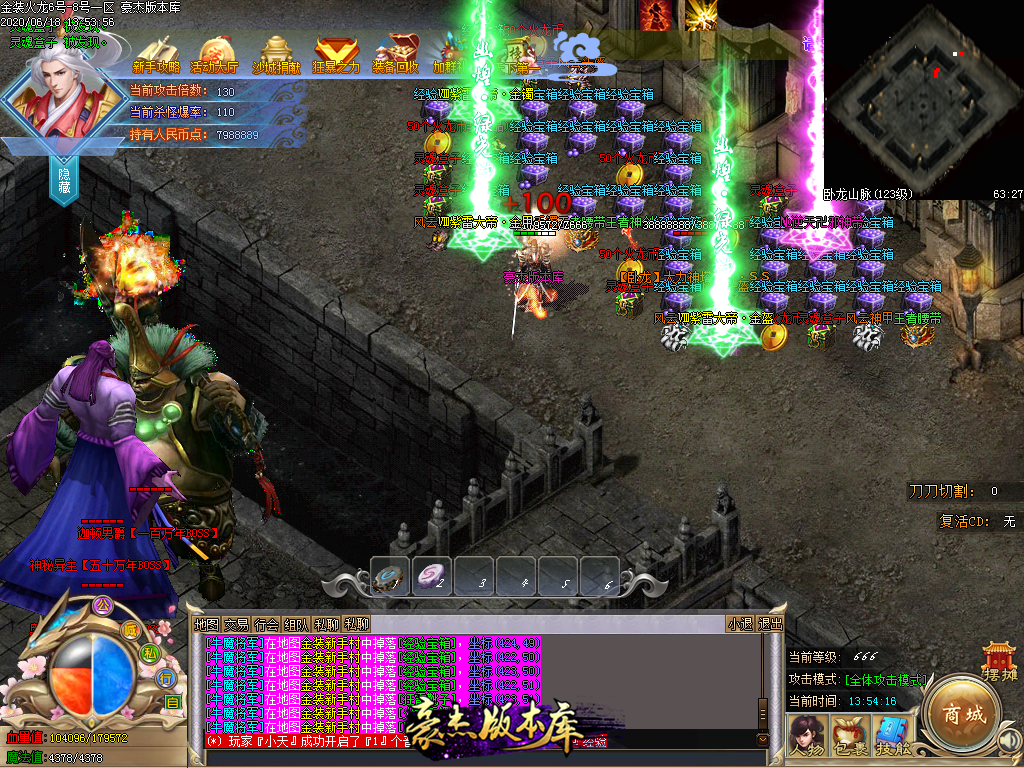This screenshot has width=1024, height=768.
Task: Use the purple swirl item in hotbar slot 2
Action: click(435, 577)
